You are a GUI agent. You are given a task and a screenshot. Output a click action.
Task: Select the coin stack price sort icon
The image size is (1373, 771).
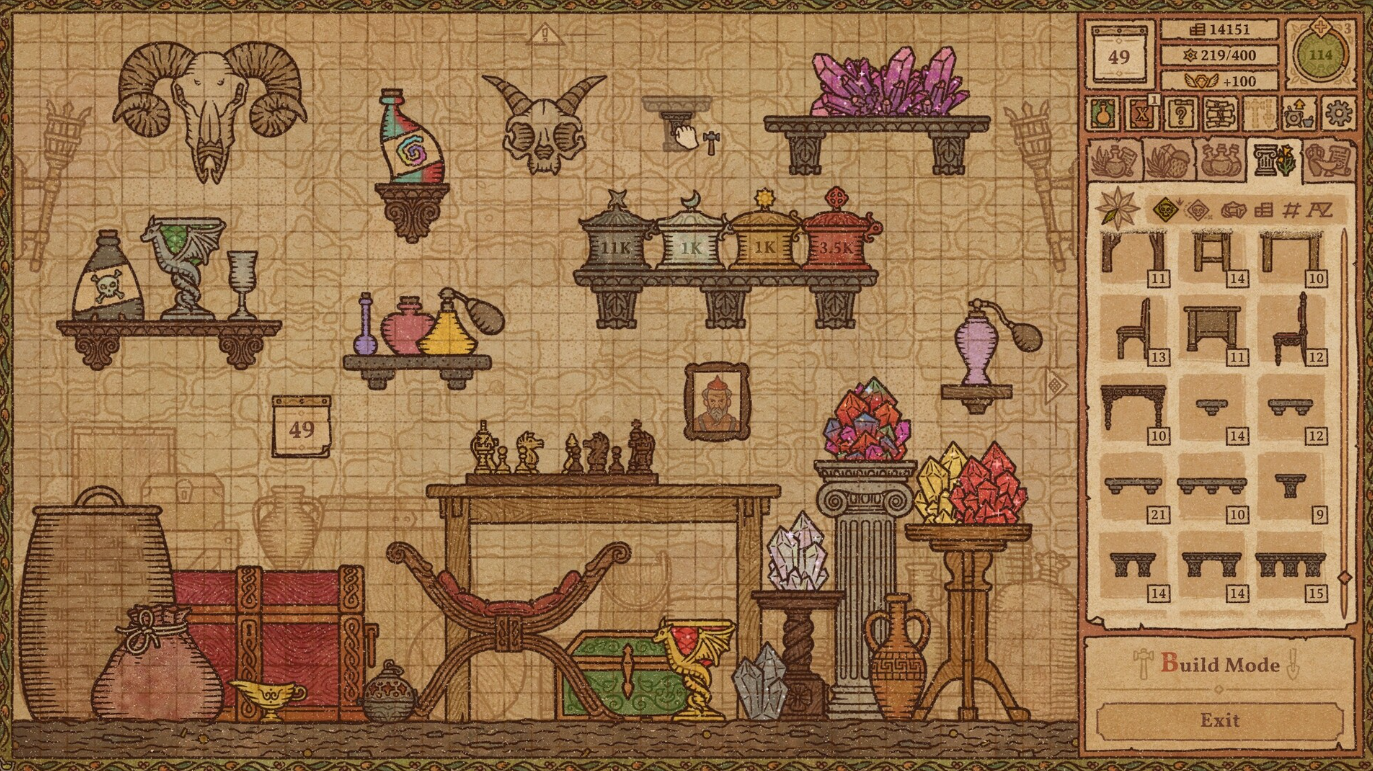[1264, 209]
